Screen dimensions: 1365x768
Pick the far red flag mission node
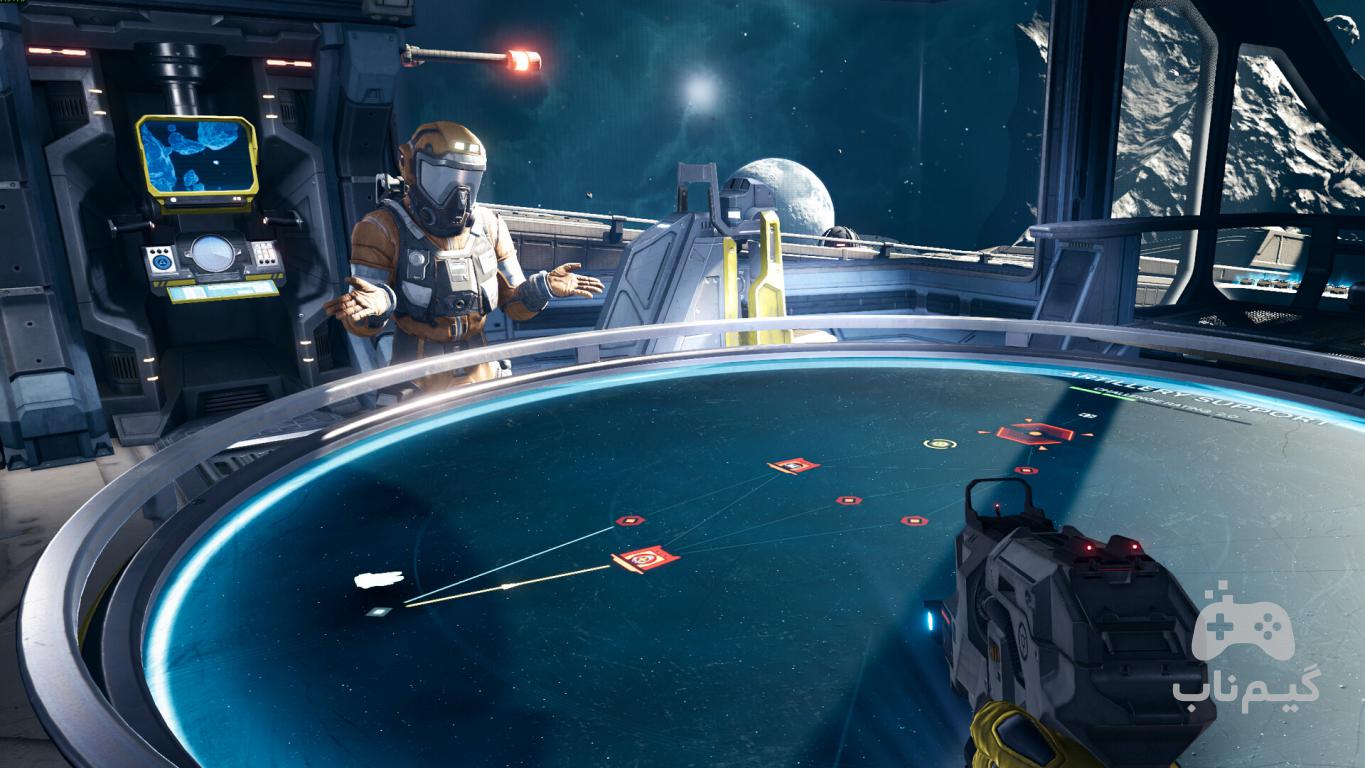pyautogui.click(x=794, y=465)
